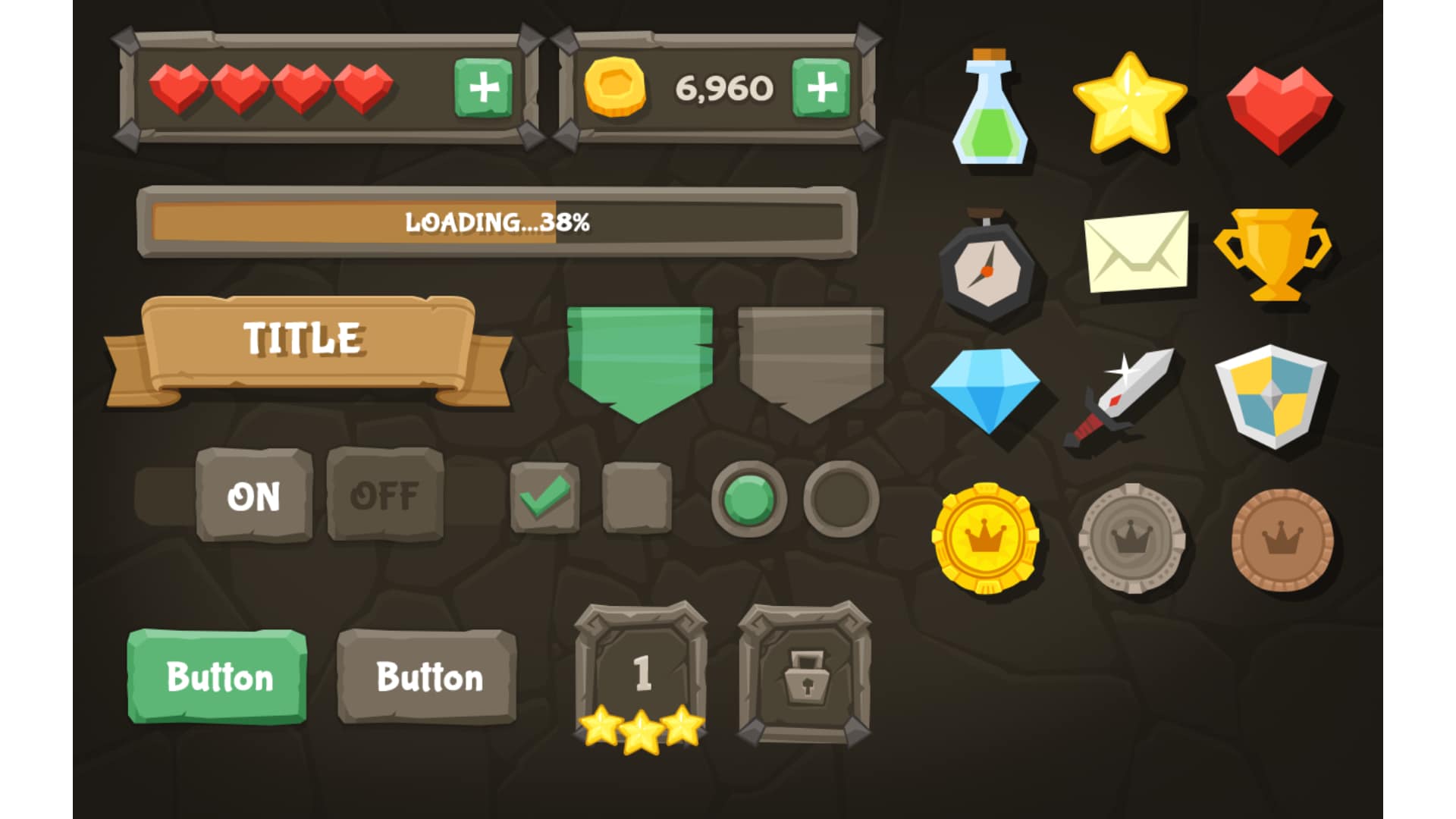The width and height of the screenshot is (1456, 819).
Task: Select the green radio button
Action: click(747, 497)
